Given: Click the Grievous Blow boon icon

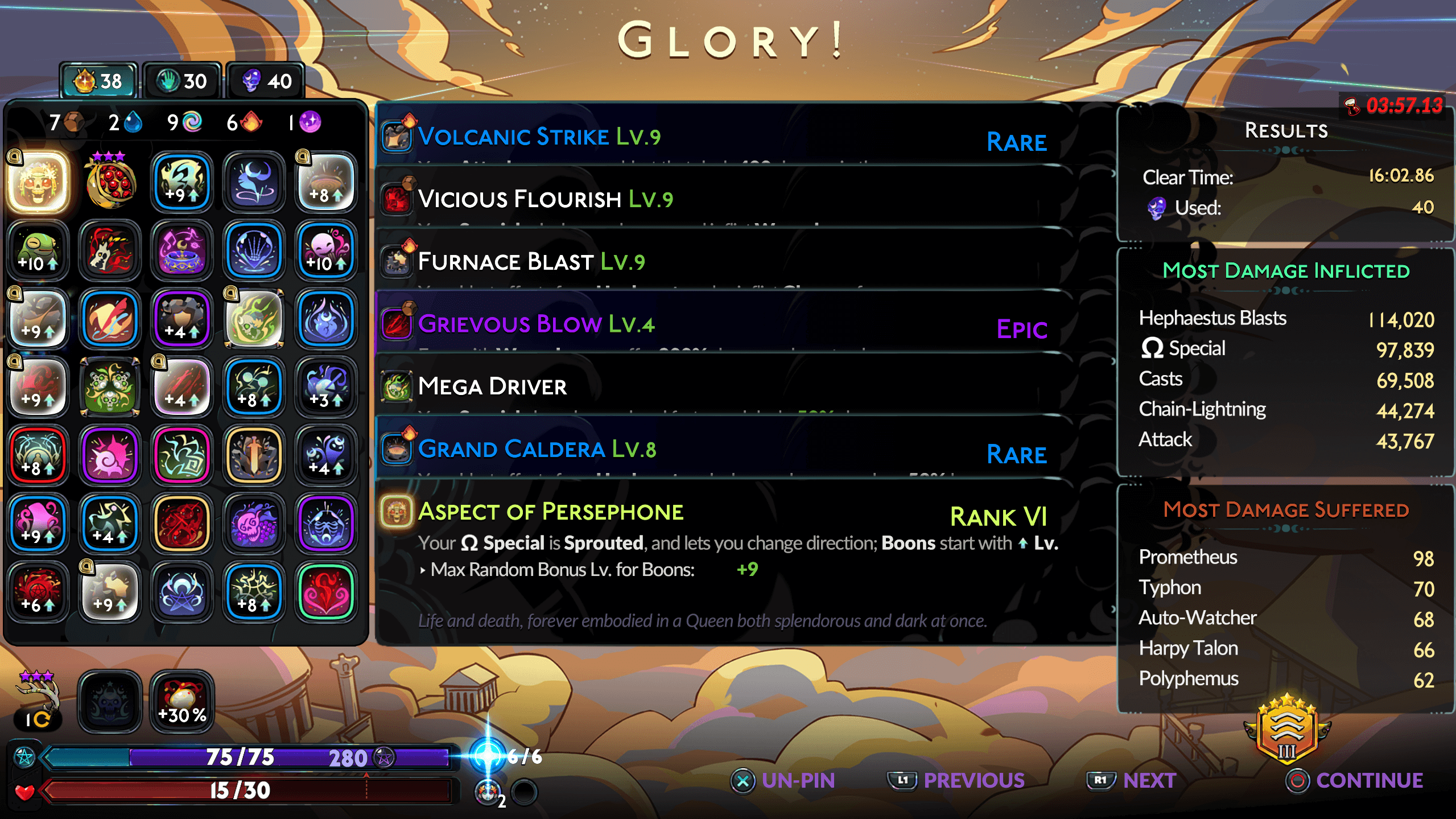Looking at the screenshot, I should pyautogui.click(x=397, y=323).
